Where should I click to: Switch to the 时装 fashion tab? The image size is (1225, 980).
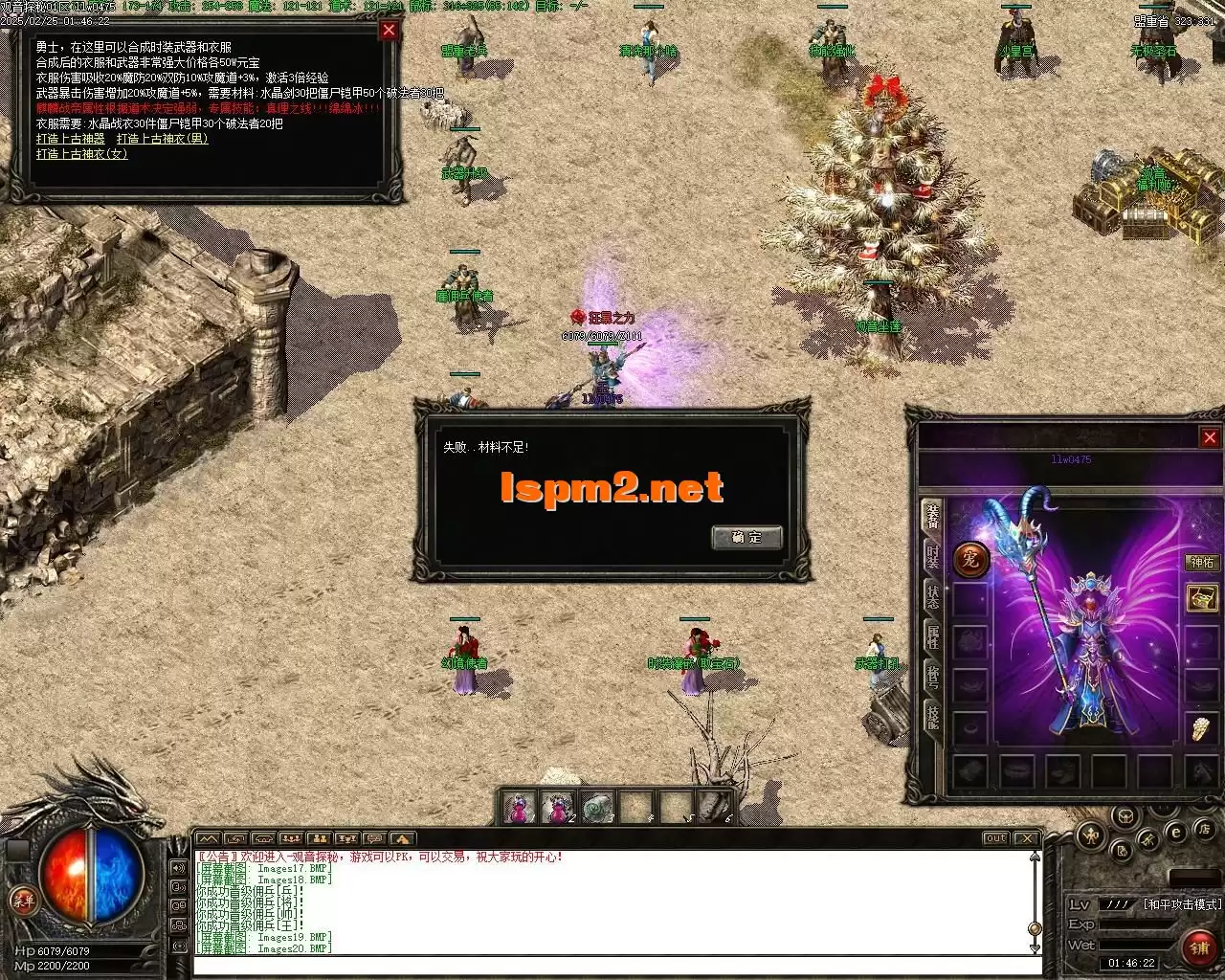coord(931,558)
